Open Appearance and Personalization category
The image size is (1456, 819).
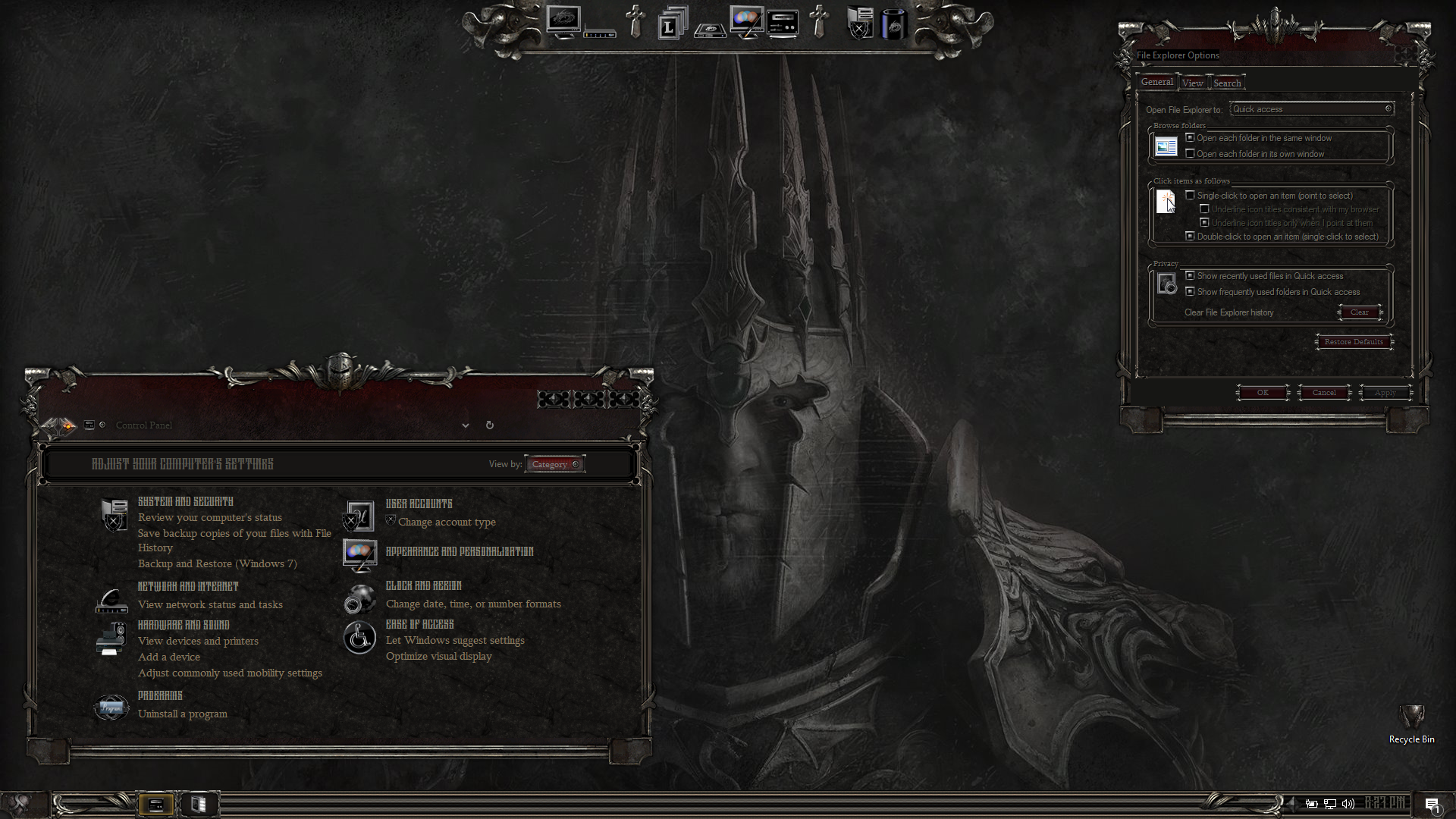(460, 551)
